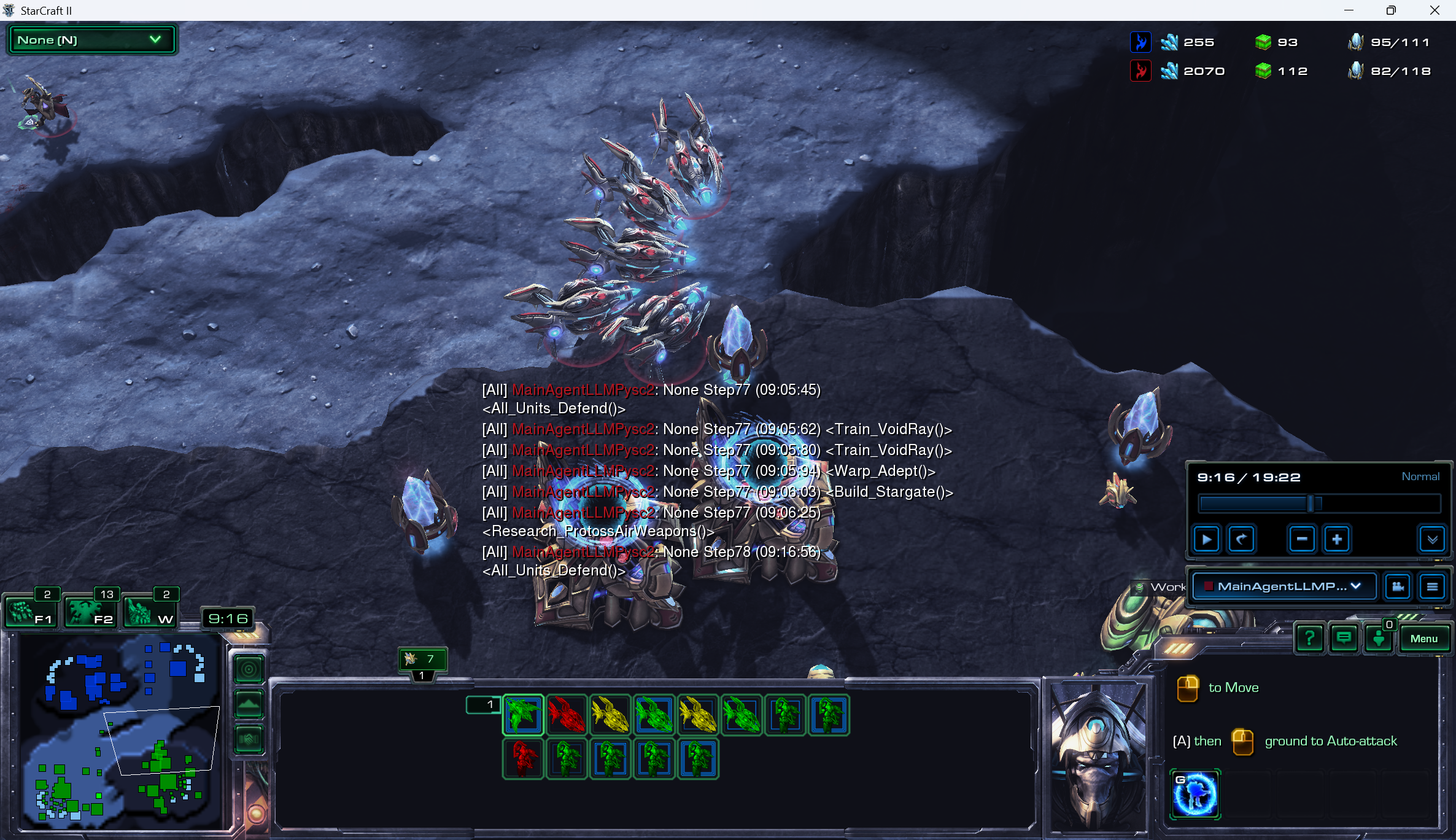The width and height of the screenshot is (1456, 840).
Task: Activate the G ability command icon
Action: [1195, 794]
